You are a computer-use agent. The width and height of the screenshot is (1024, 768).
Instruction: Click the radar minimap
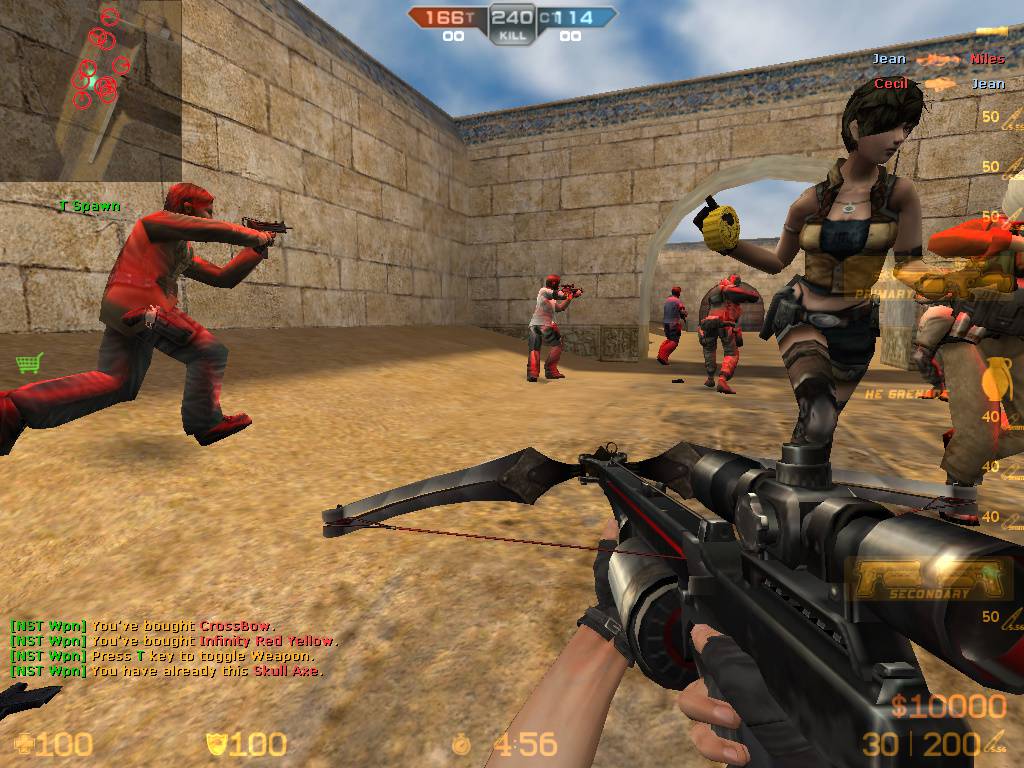[x=91, y=90]
